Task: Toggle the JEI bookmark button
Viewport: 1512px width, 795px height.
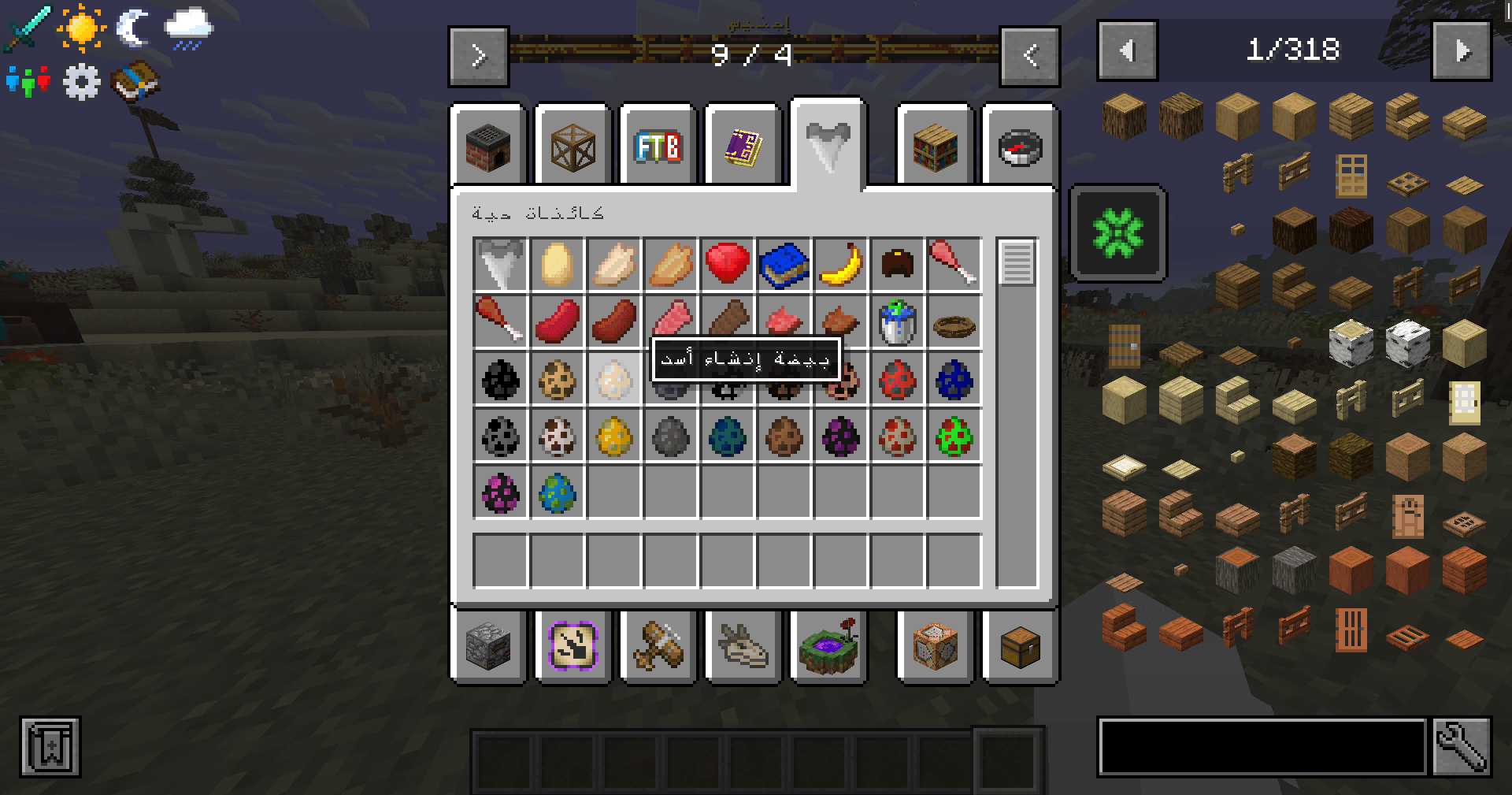Action: pyautogui.click(x=50, y=746)
